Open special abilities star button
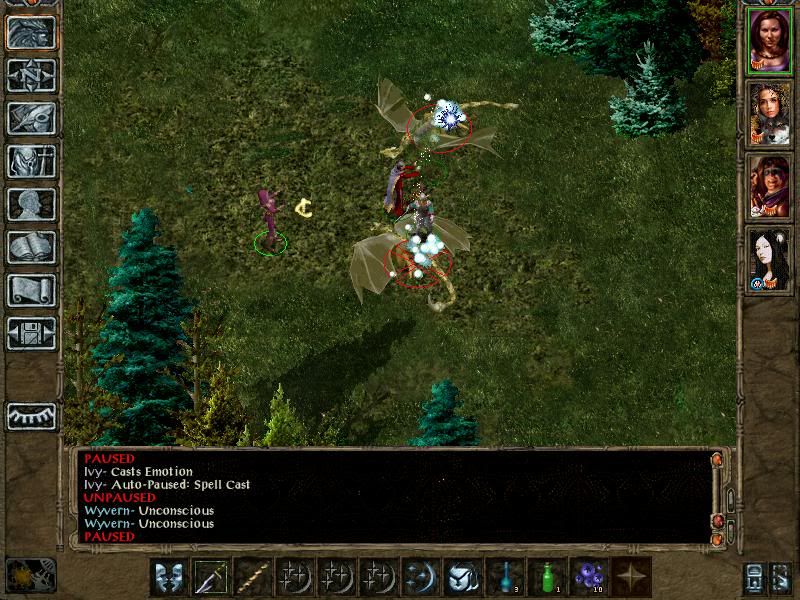Image resolution: width=800 pixels, height=600 pixels. coord(631,577)
